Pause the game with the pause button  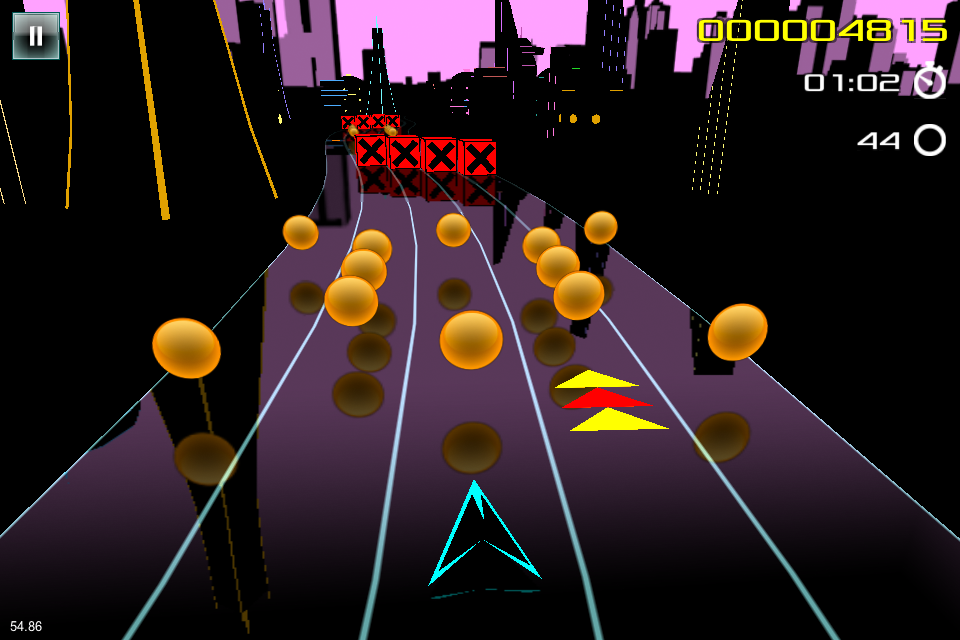pos(36,36)
